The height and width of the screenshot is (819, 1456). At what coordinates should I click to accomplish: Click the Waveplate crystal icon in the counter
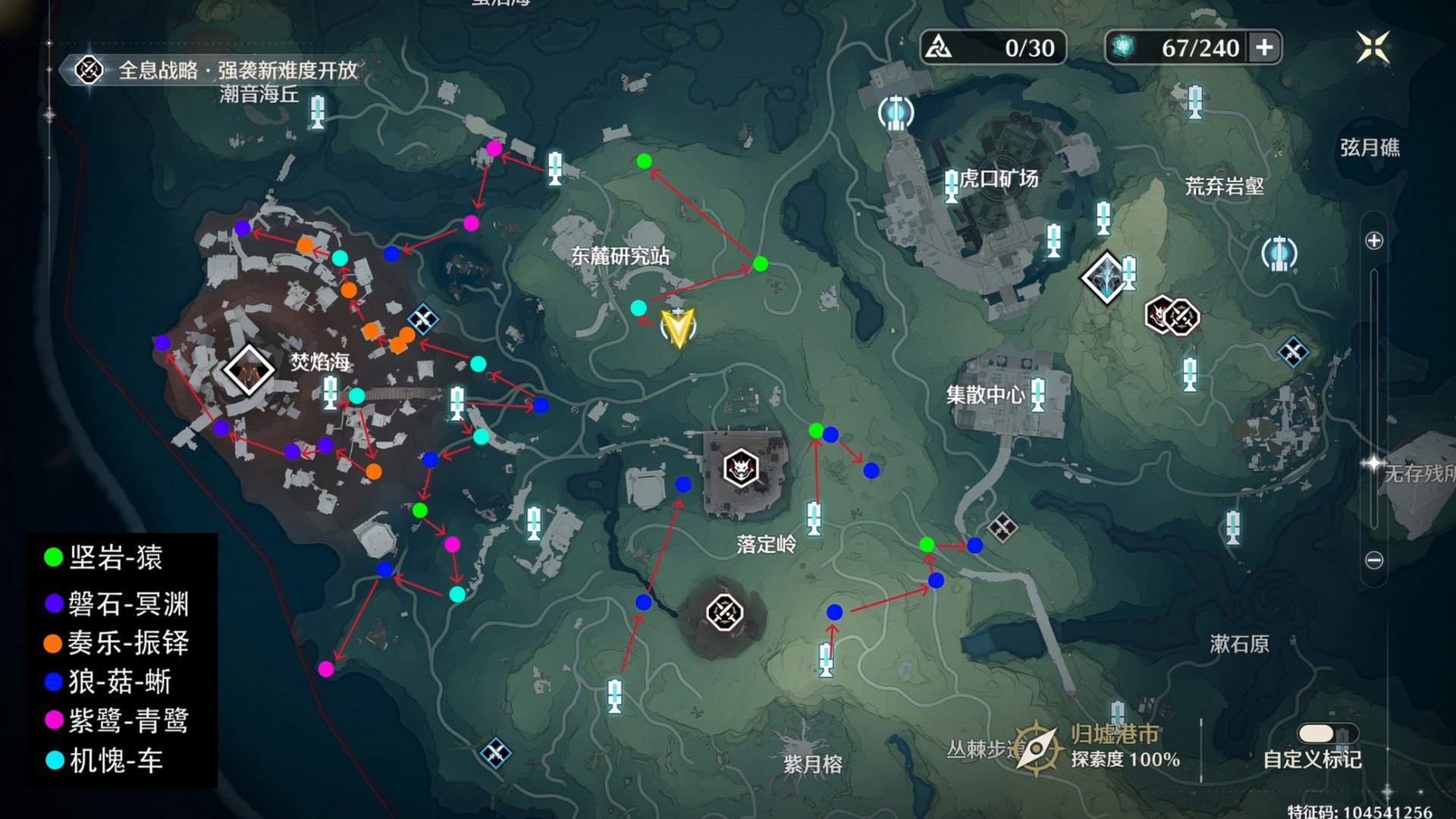(1122, 48)
